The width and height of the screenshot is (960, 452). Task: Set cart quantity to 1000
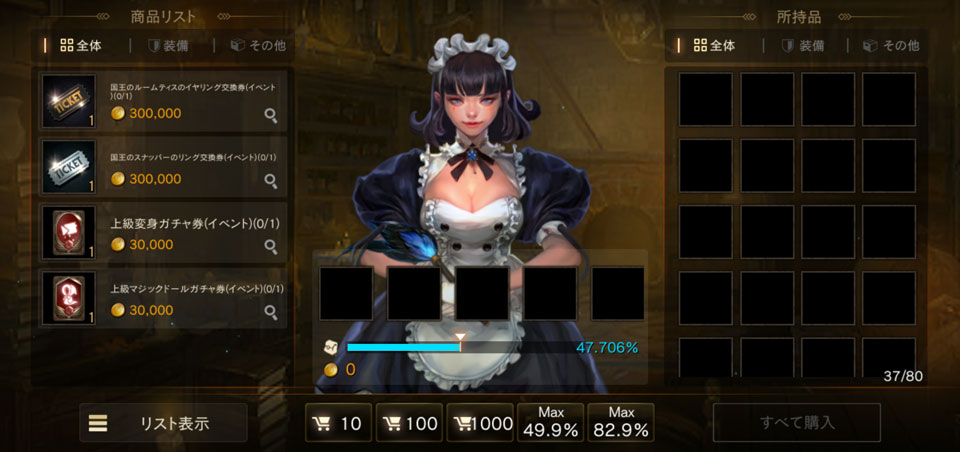pos(480,423)
